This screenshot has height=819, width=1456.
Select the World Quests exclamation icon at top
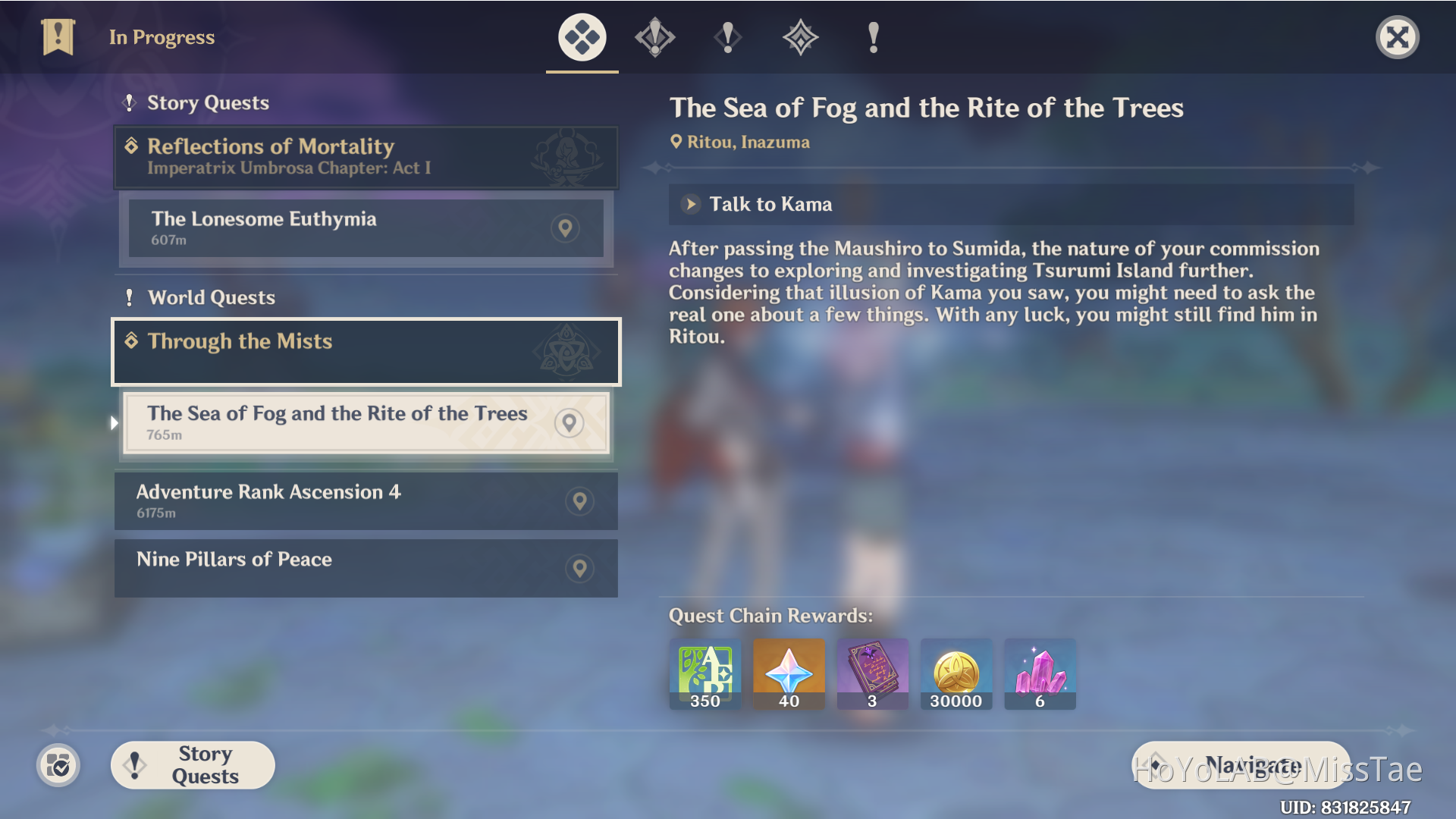tap(872, 37)
